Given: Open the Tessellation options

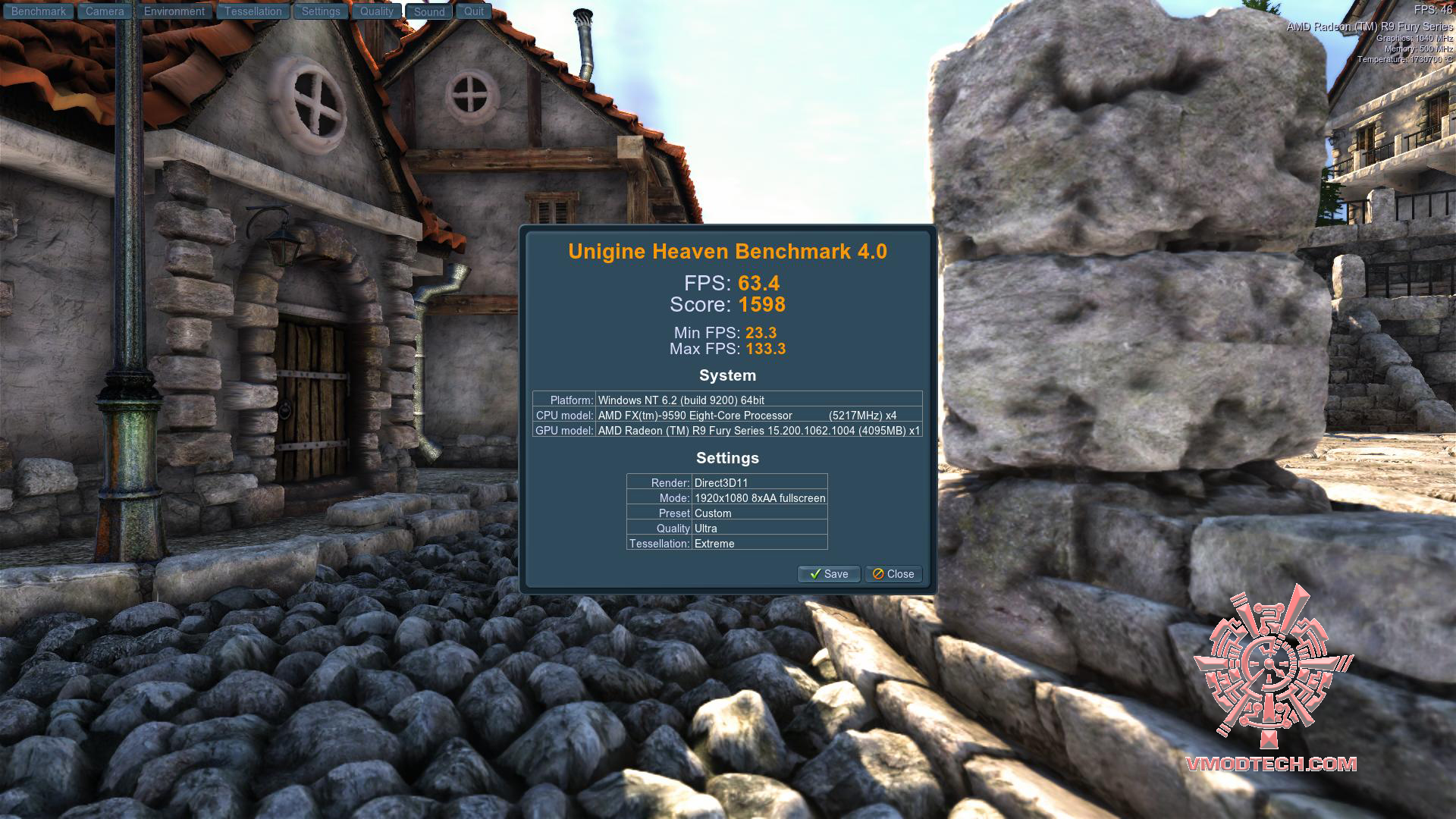Looking at the screenshot, I should point(253,11).
